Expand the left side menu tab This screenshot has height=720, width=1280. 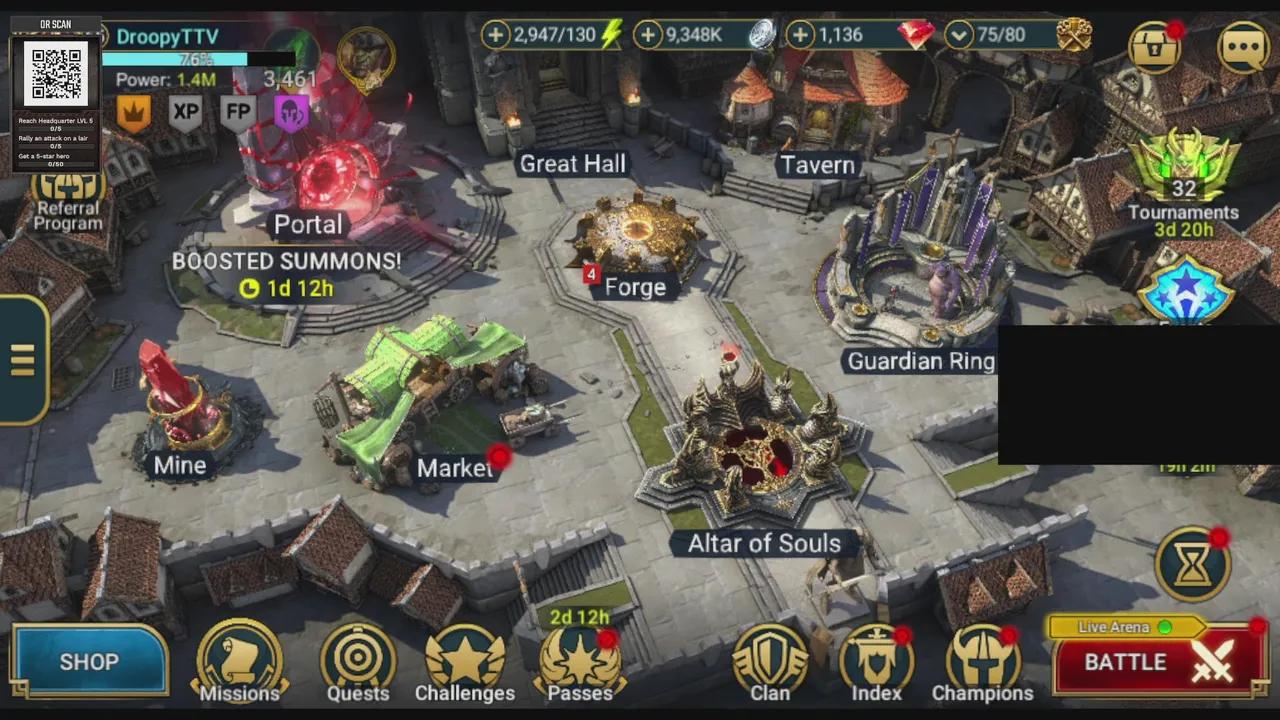pyautogui.click(x=23, y=360)
